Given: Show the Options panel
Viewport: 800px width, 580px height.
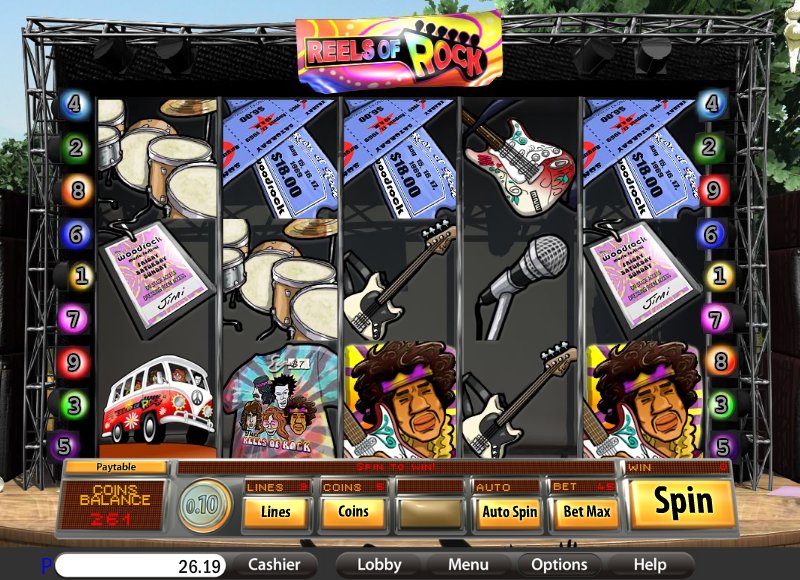Looking at the screenshot, I should coord(559,565).
